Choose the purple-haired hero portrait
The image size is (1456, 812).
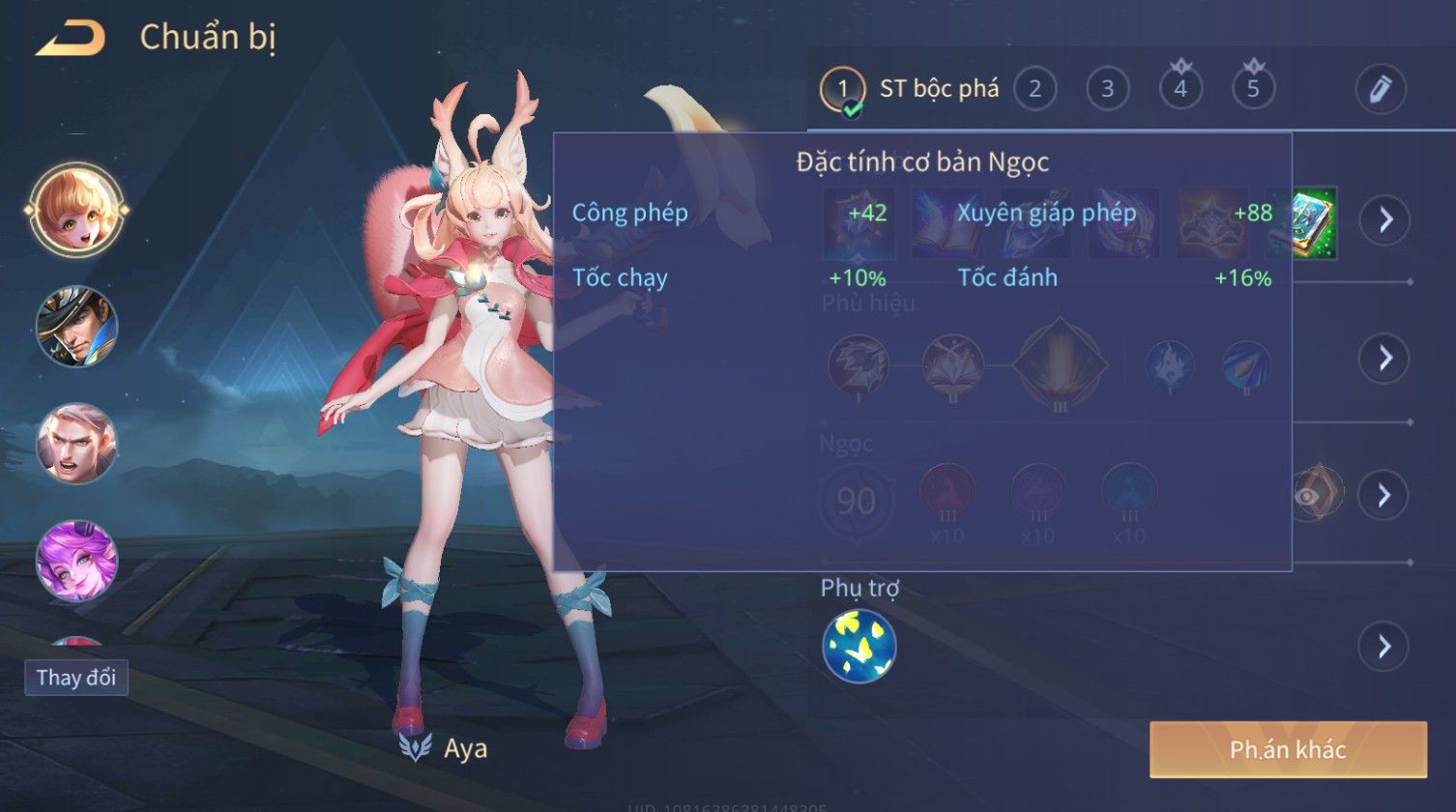point(76,560)
